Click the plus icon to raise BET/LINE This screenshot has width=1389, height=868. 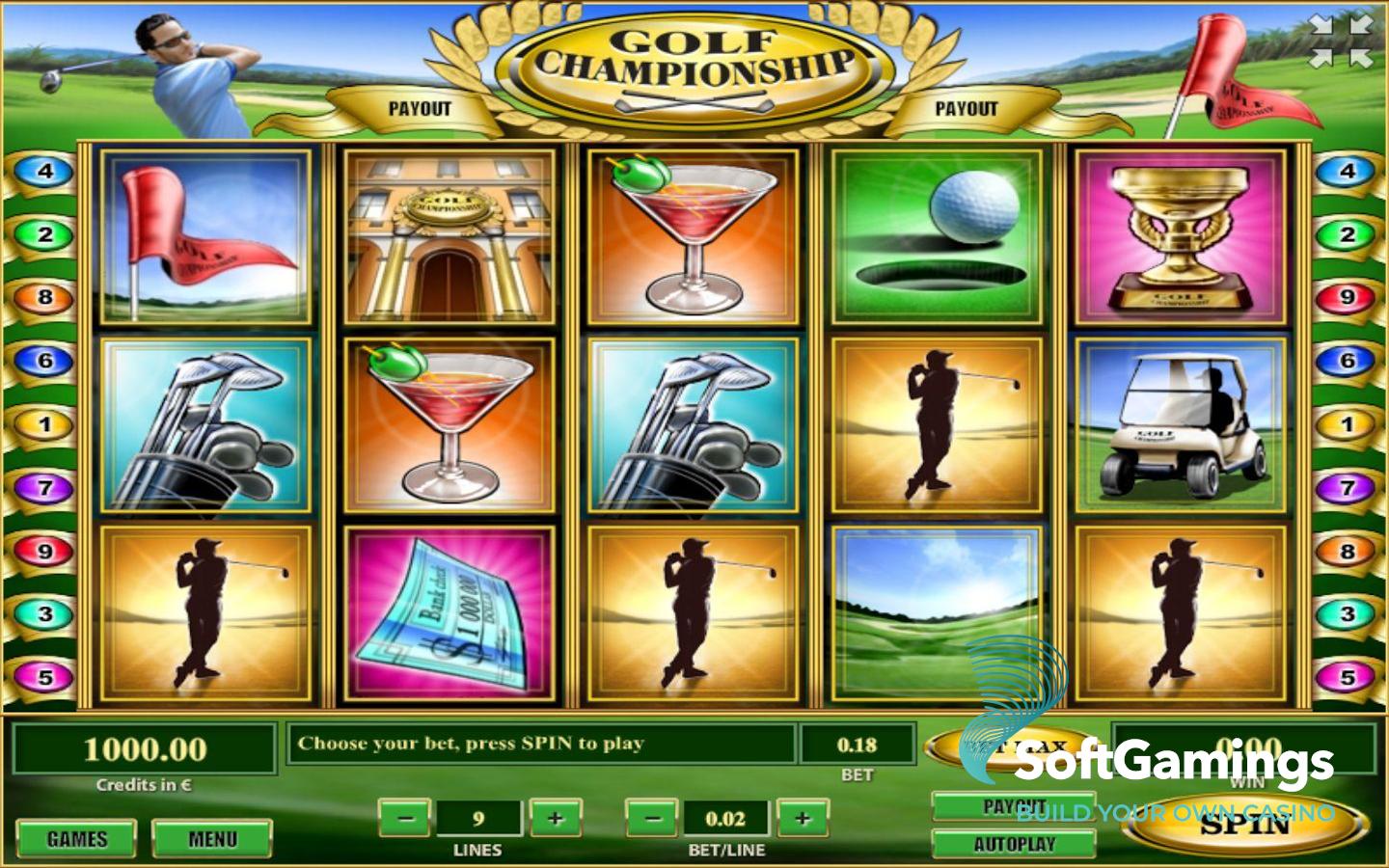coord(803,818)
